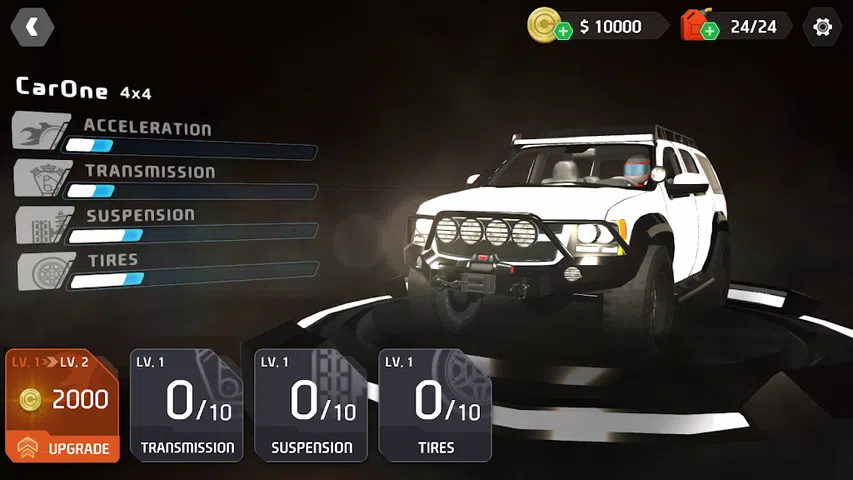
Task: Refill fuel with the gas can plus
Action: (x=709, y=31)
